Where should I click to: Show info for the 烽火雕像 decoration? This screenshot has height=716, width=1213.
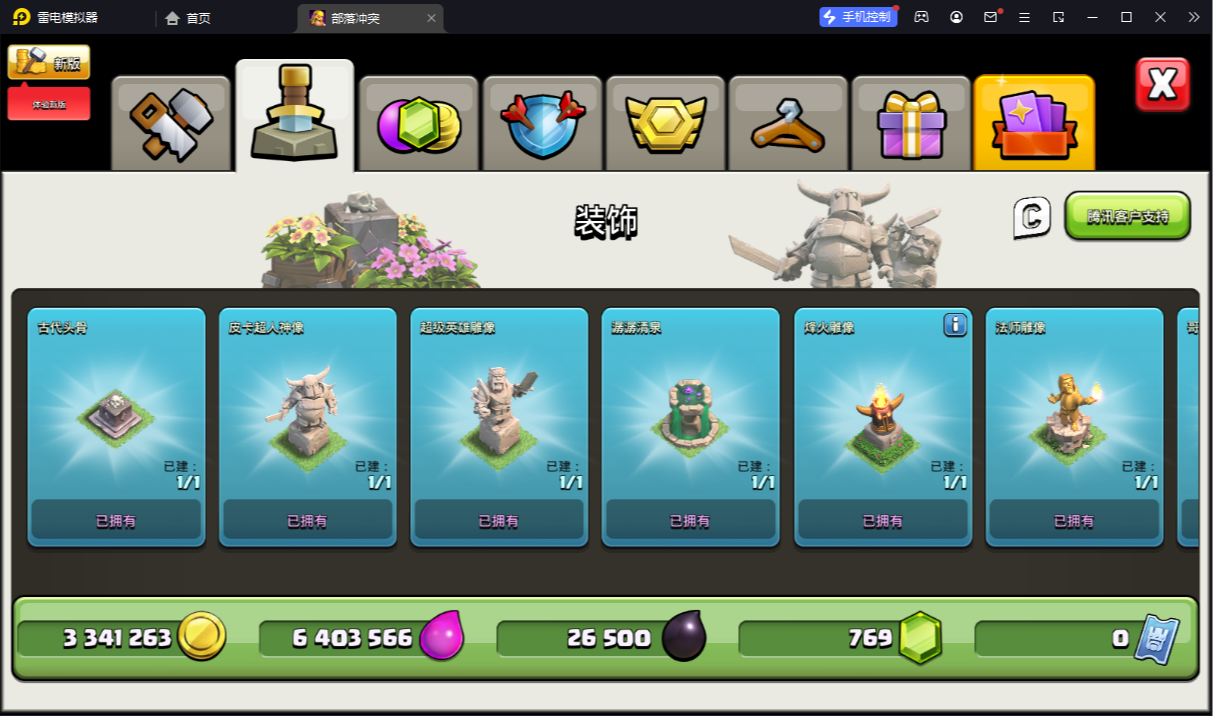tap(955, 325)
